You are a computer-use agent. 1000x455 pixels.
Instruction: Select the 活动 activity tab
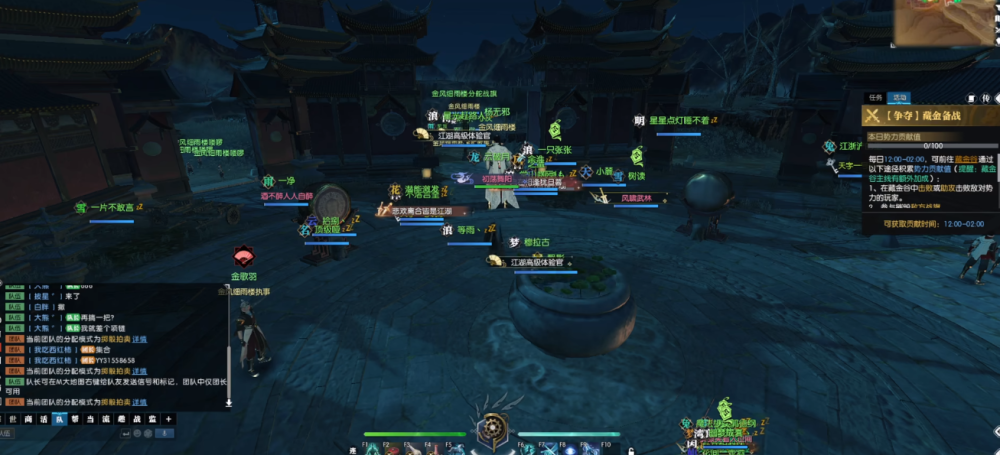click(x=900, y=98)
